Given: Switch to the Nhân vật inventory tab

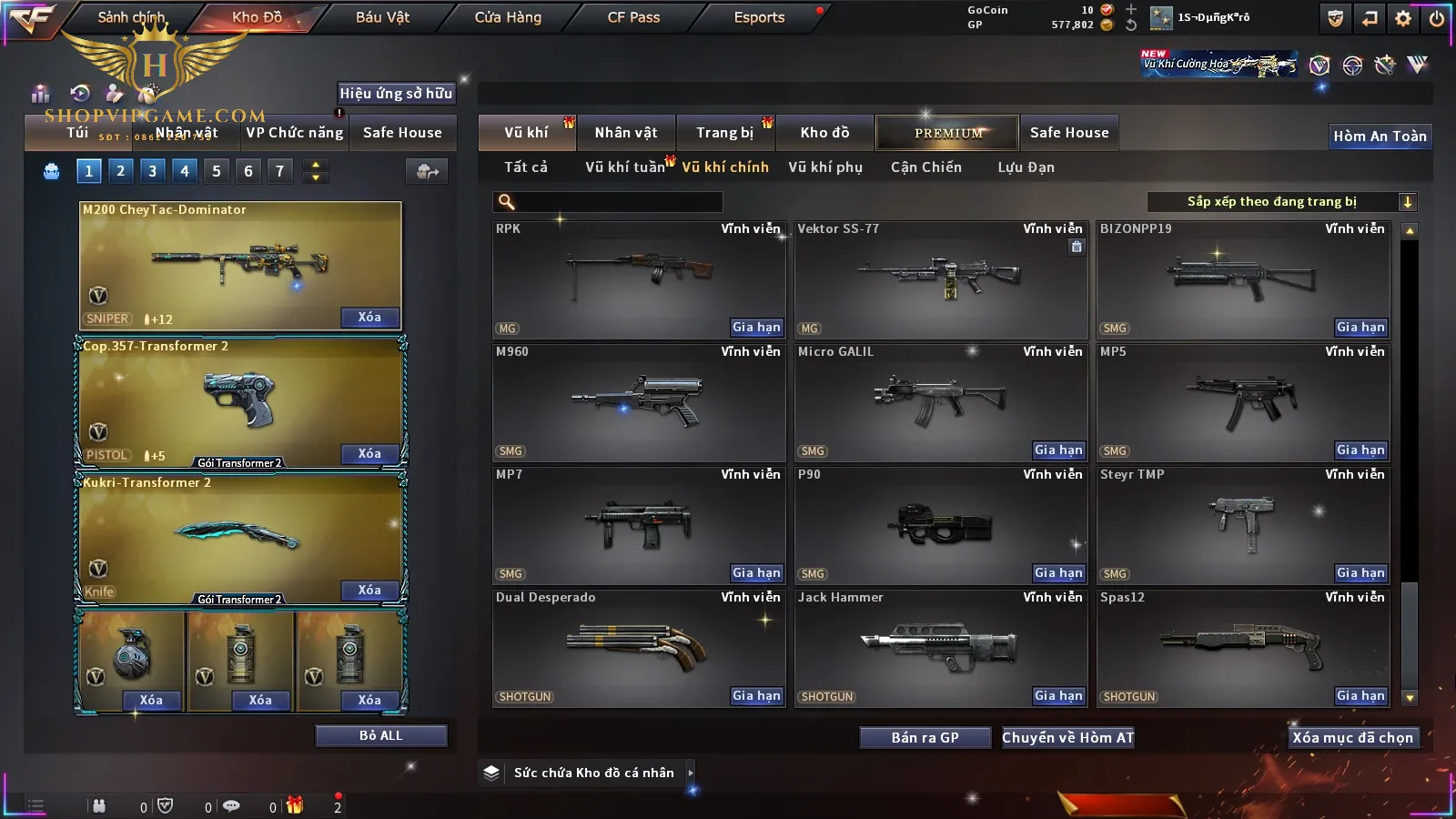Looking at the screenshot, I should pos(626,133).
